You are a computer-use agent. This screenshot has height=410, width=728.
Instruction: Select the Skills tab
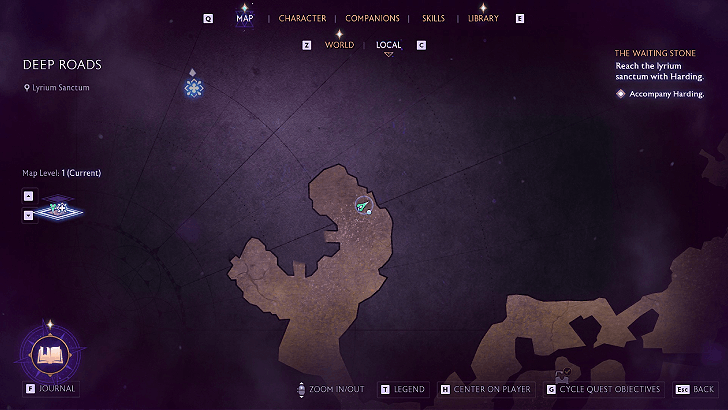pyautogui.click(x=433, y=18)
